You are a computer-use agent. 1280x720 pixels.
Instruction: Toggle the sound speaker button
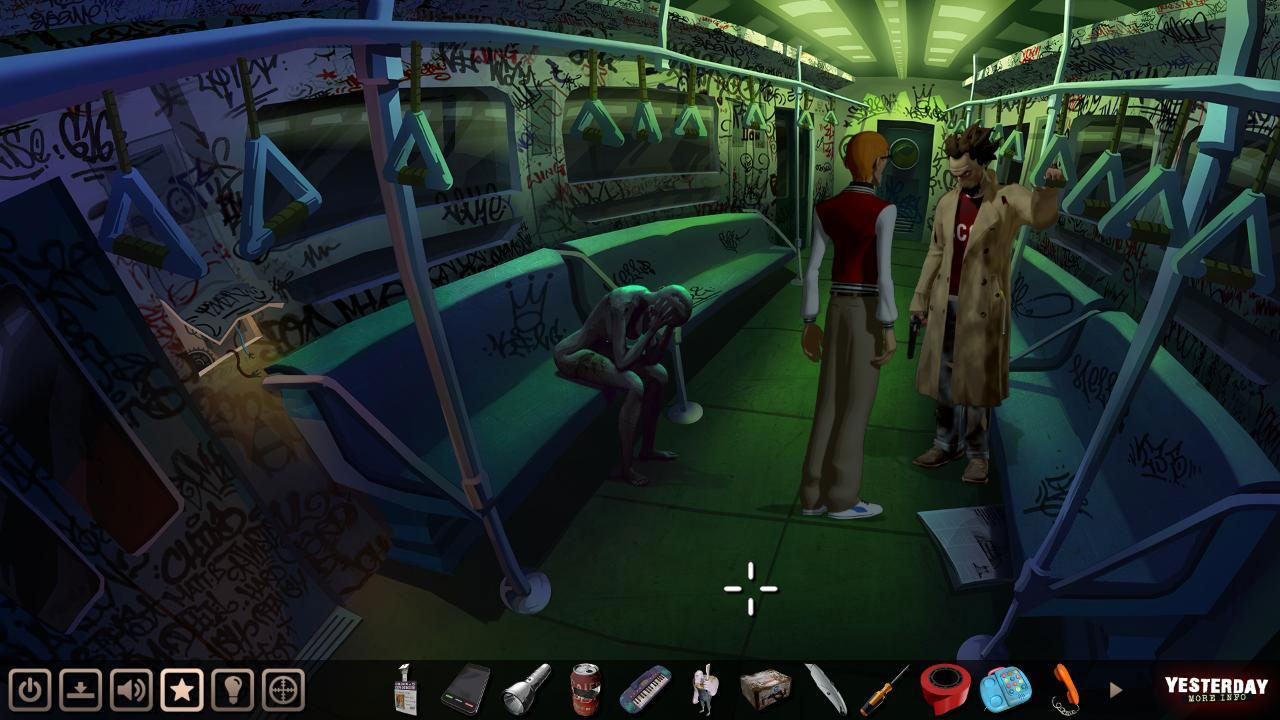click(x=132, y=690)
